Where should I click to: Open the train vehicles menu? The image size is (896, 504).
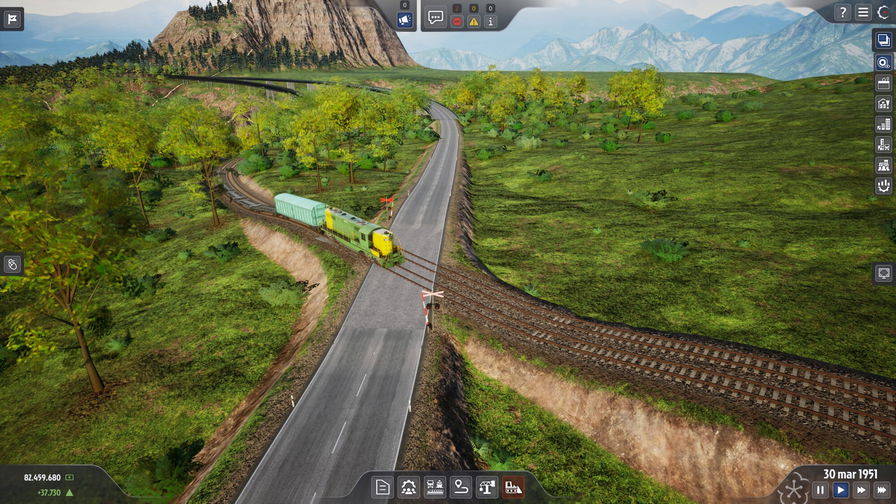(x=435, y=487)
